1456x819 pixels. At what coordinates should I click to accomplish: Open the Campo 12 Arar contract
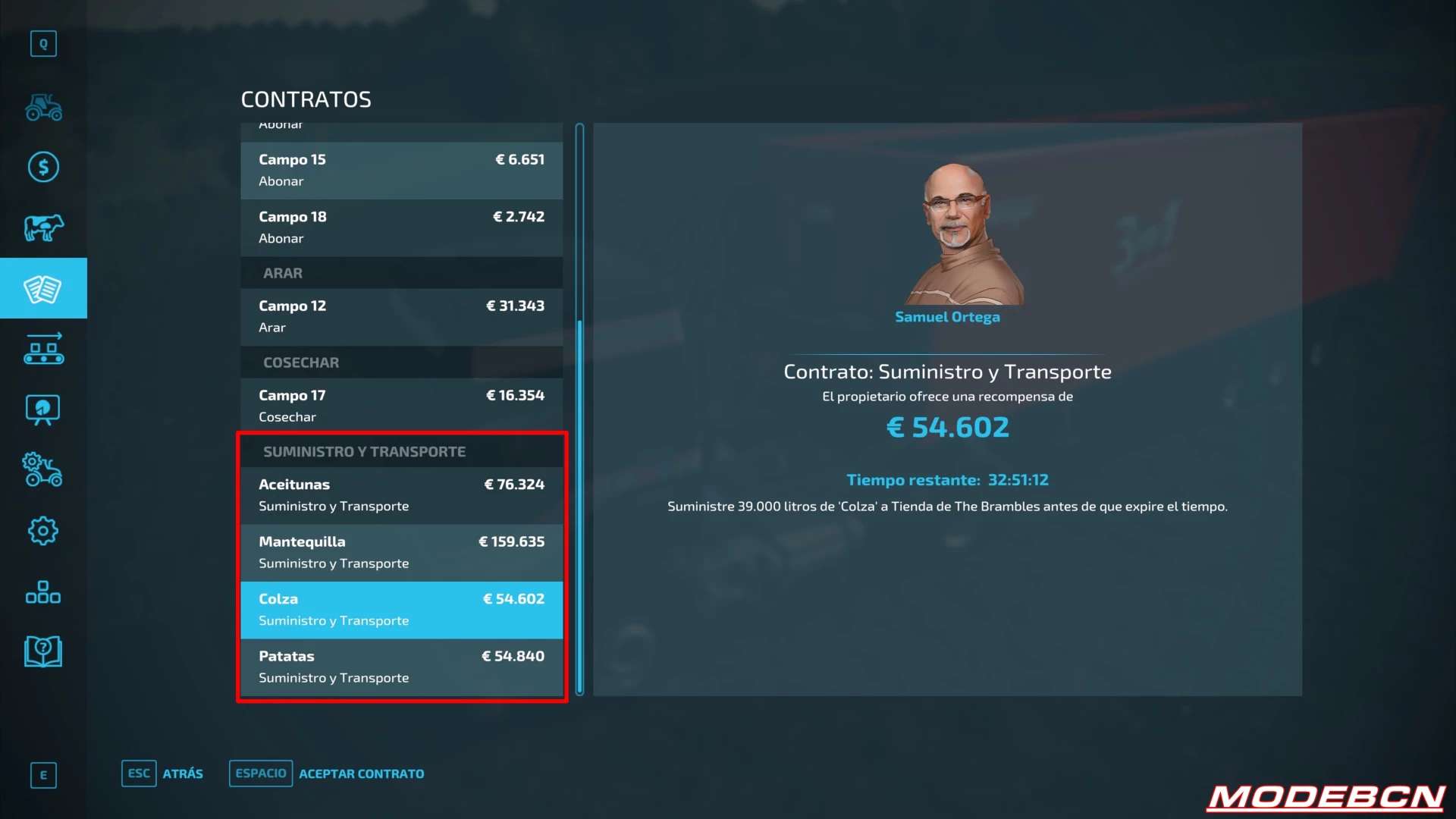[401, 317]
